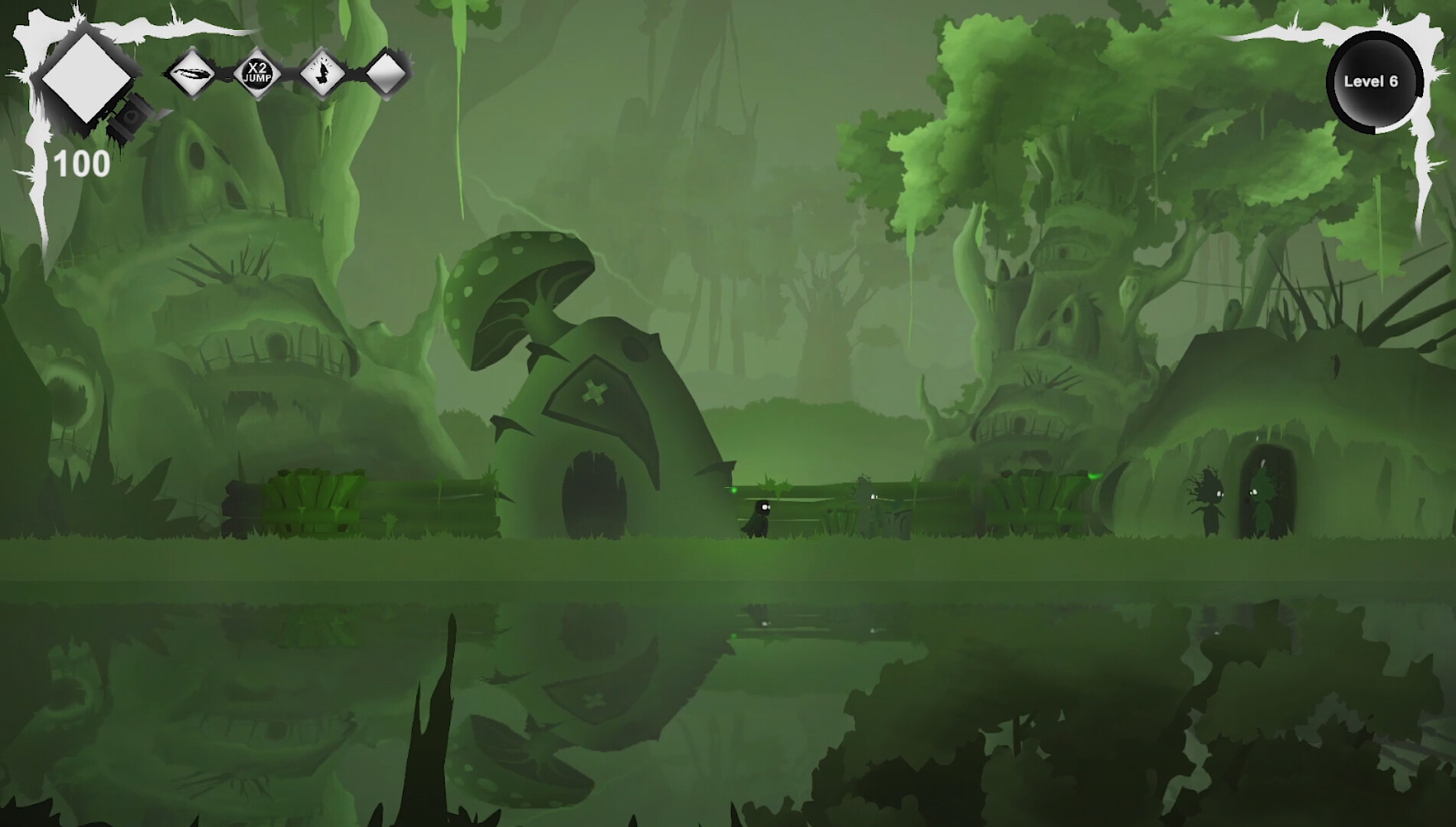Click the lantern icon beside the health diamond

coord(129,116)
